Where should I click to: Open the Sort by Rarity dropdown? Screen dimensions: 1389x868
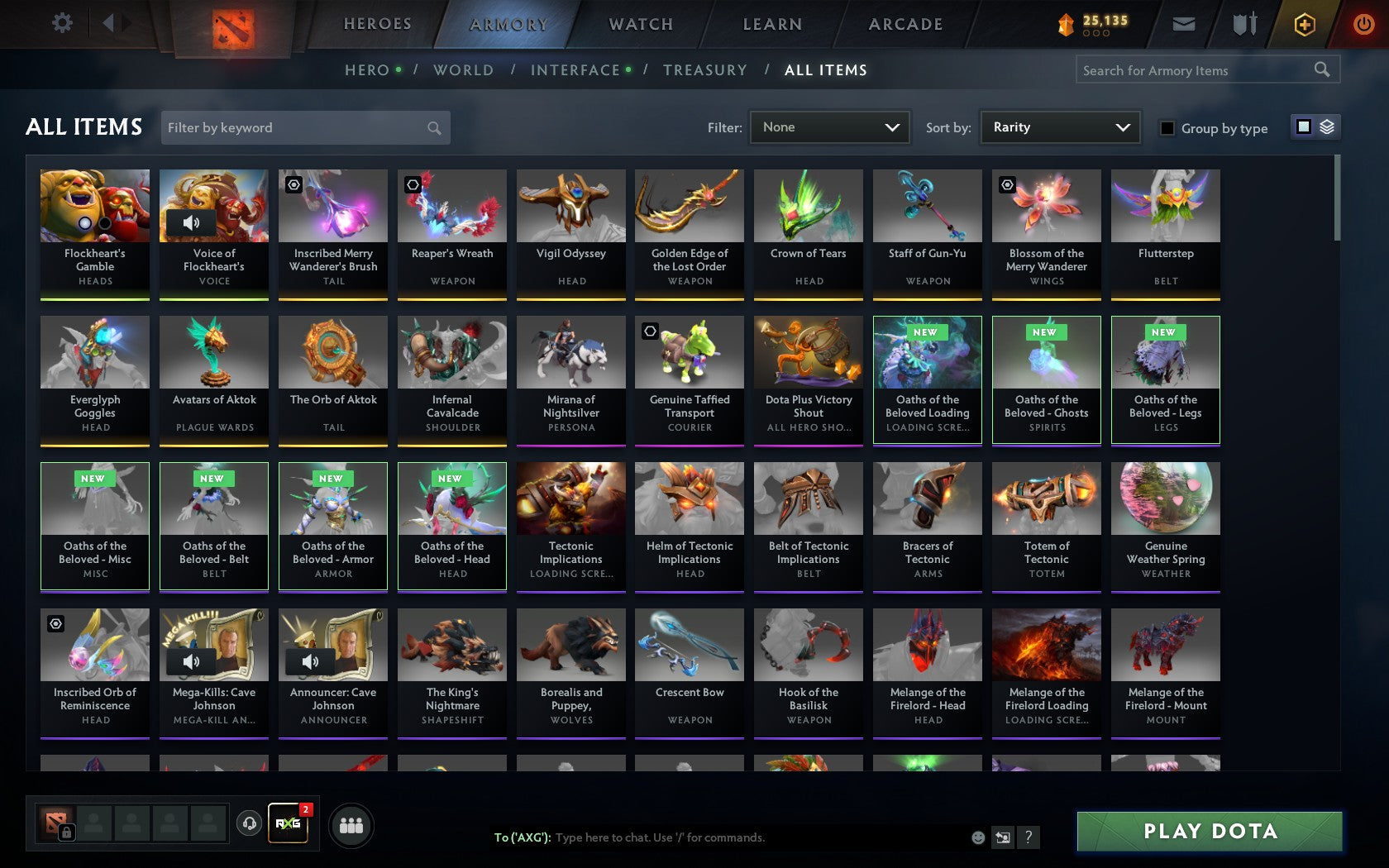click(x=1059, y=127)
